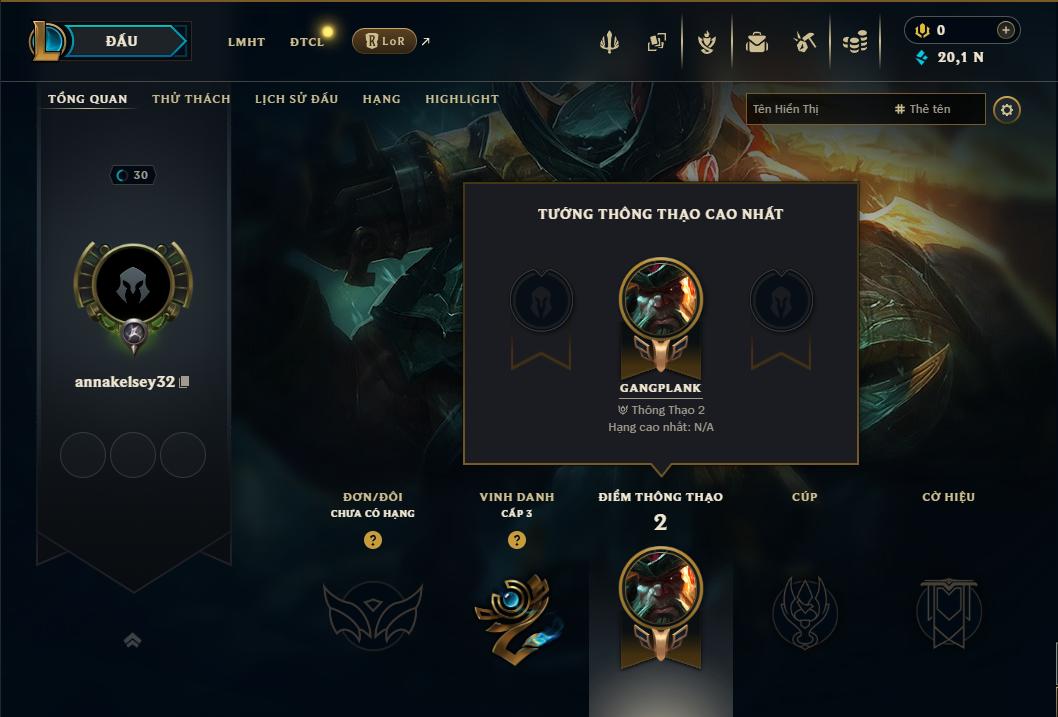Switch to the LMHT game tab
1058x717 pixels.
[x=246, y=42]
